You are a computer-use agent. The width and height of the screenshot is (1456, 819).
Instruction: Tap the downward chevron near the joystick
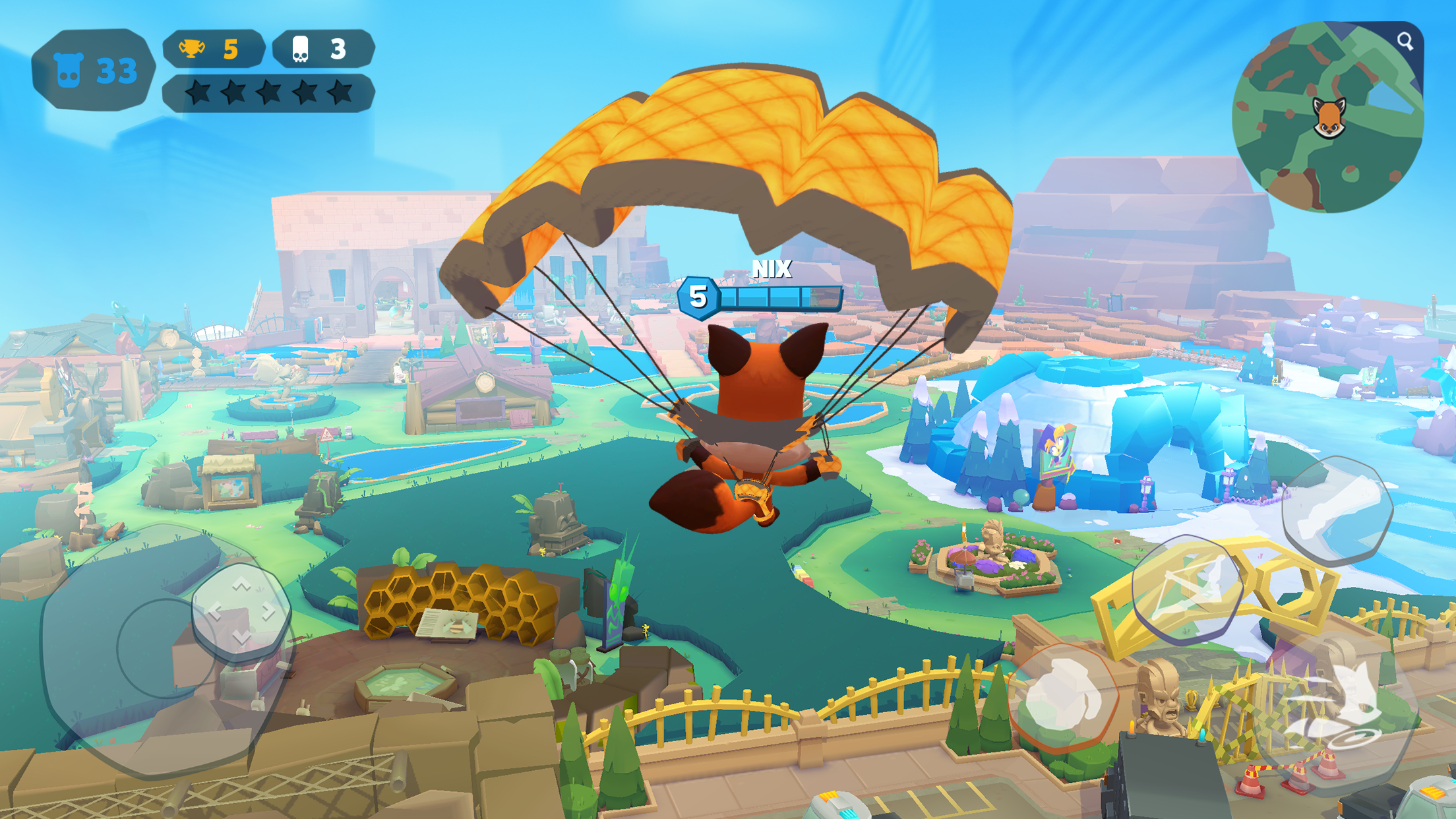tap(242, 637)
